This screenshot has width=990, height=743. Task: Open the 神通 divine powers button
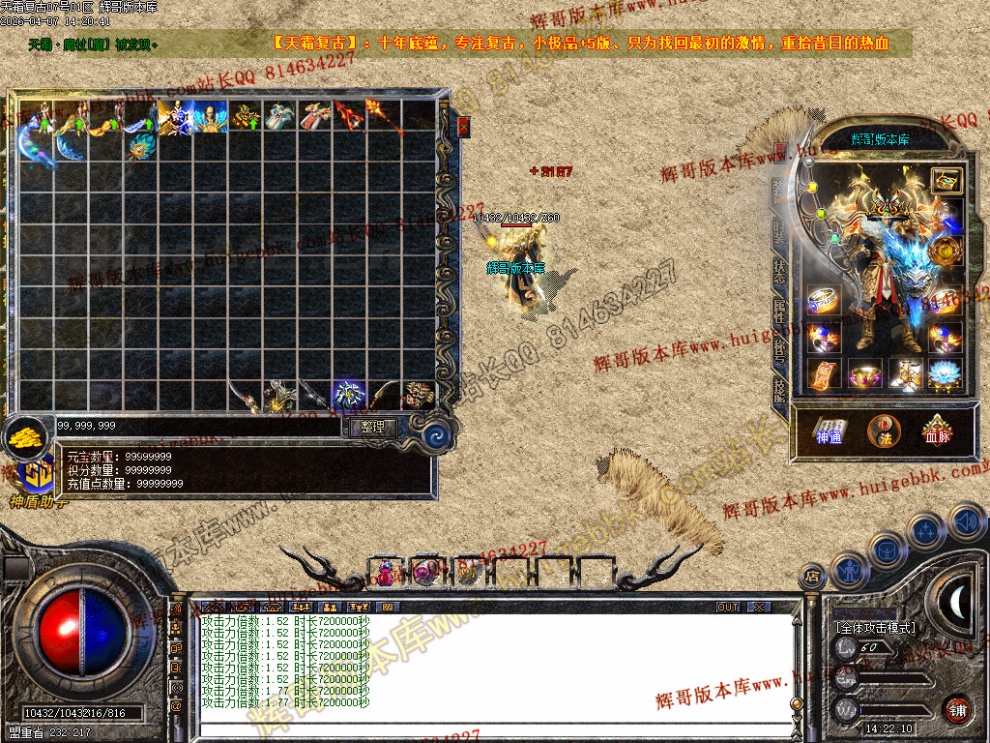[829, 430]
